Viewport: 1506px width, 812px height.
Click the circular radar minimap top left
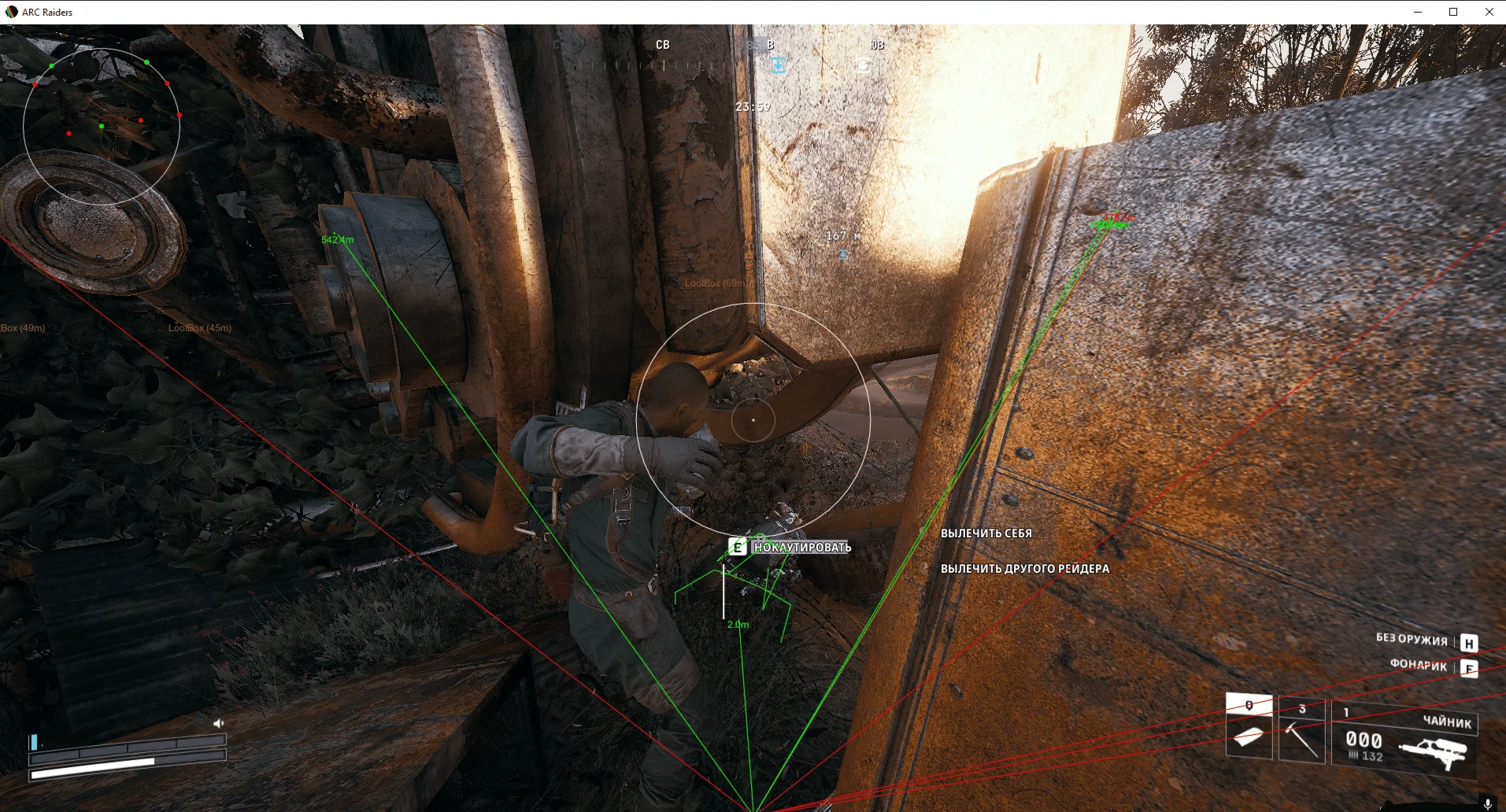pos(102,126)
